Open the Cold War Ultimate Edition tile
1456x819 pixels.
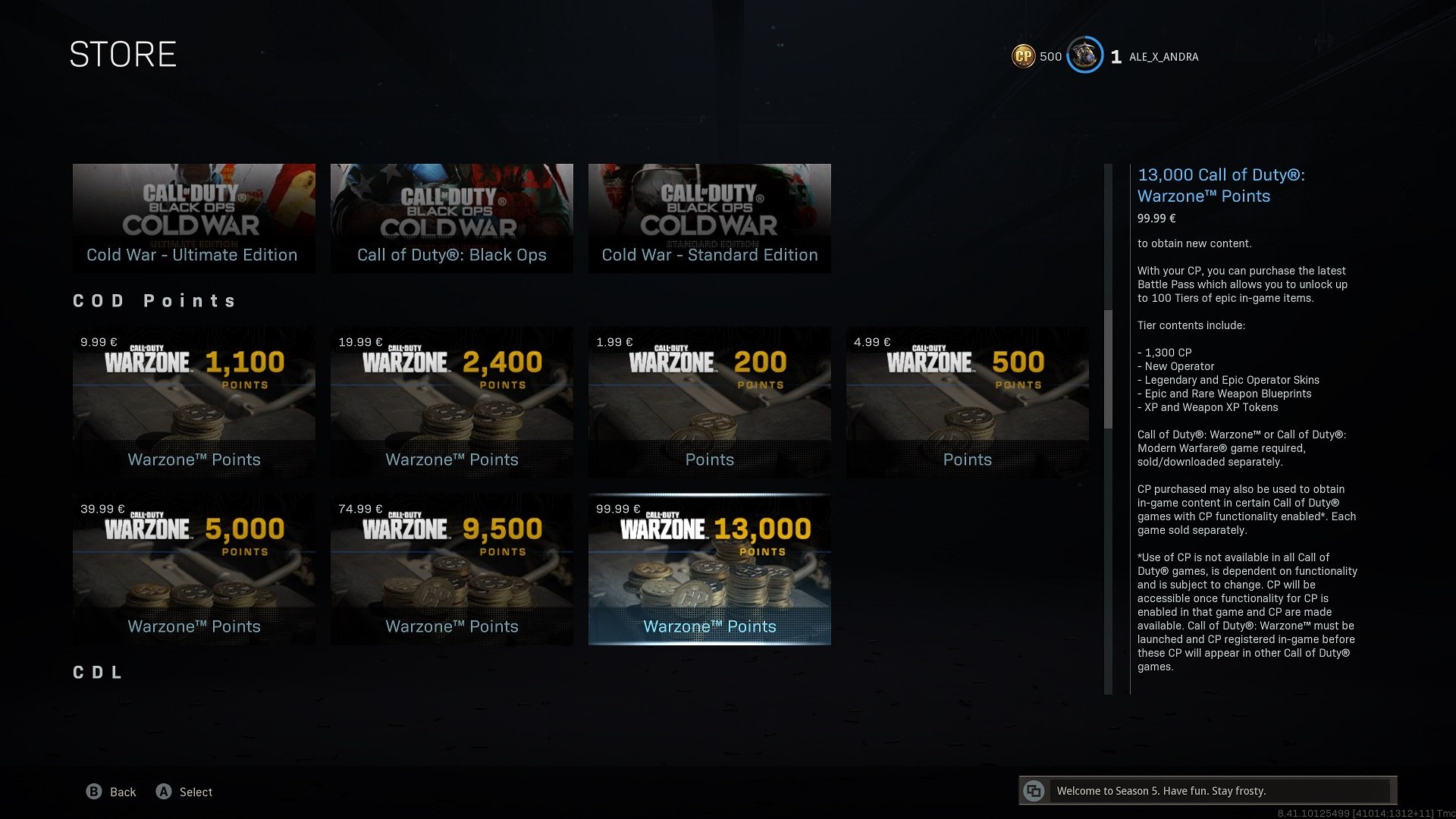click(x=193, y=218)
